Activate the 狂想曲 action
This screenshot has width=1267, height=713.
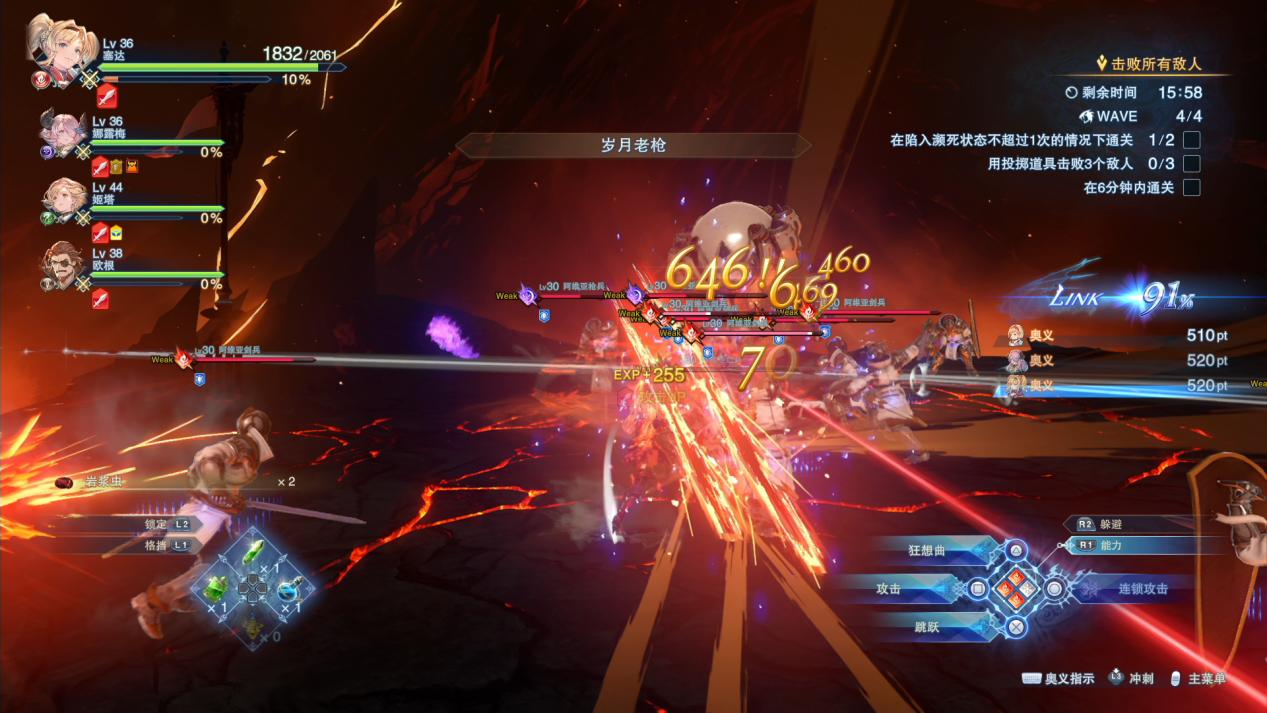934,550
